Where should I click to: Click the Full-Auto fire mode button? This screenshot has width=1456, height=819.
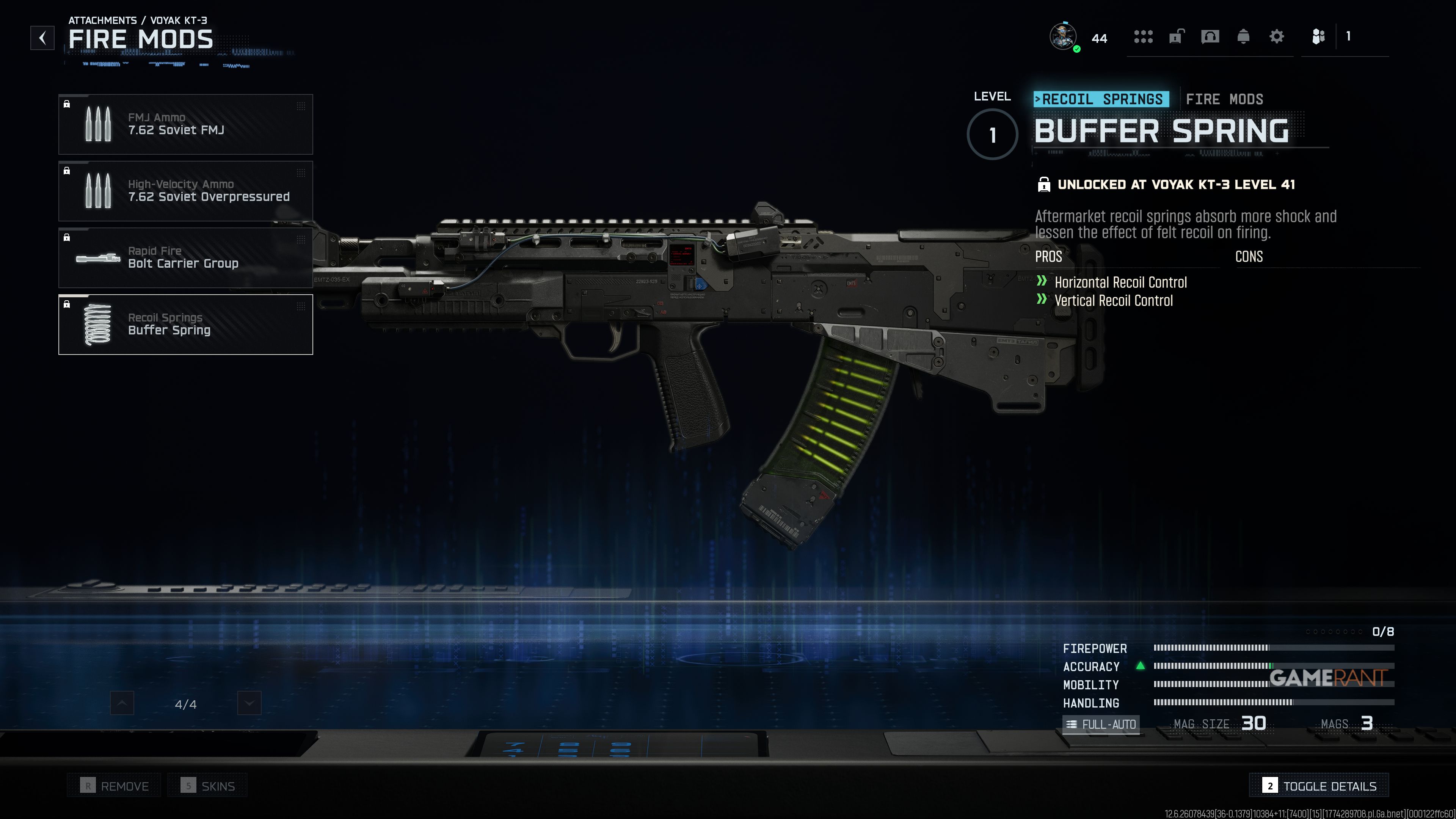[1100, 724]
